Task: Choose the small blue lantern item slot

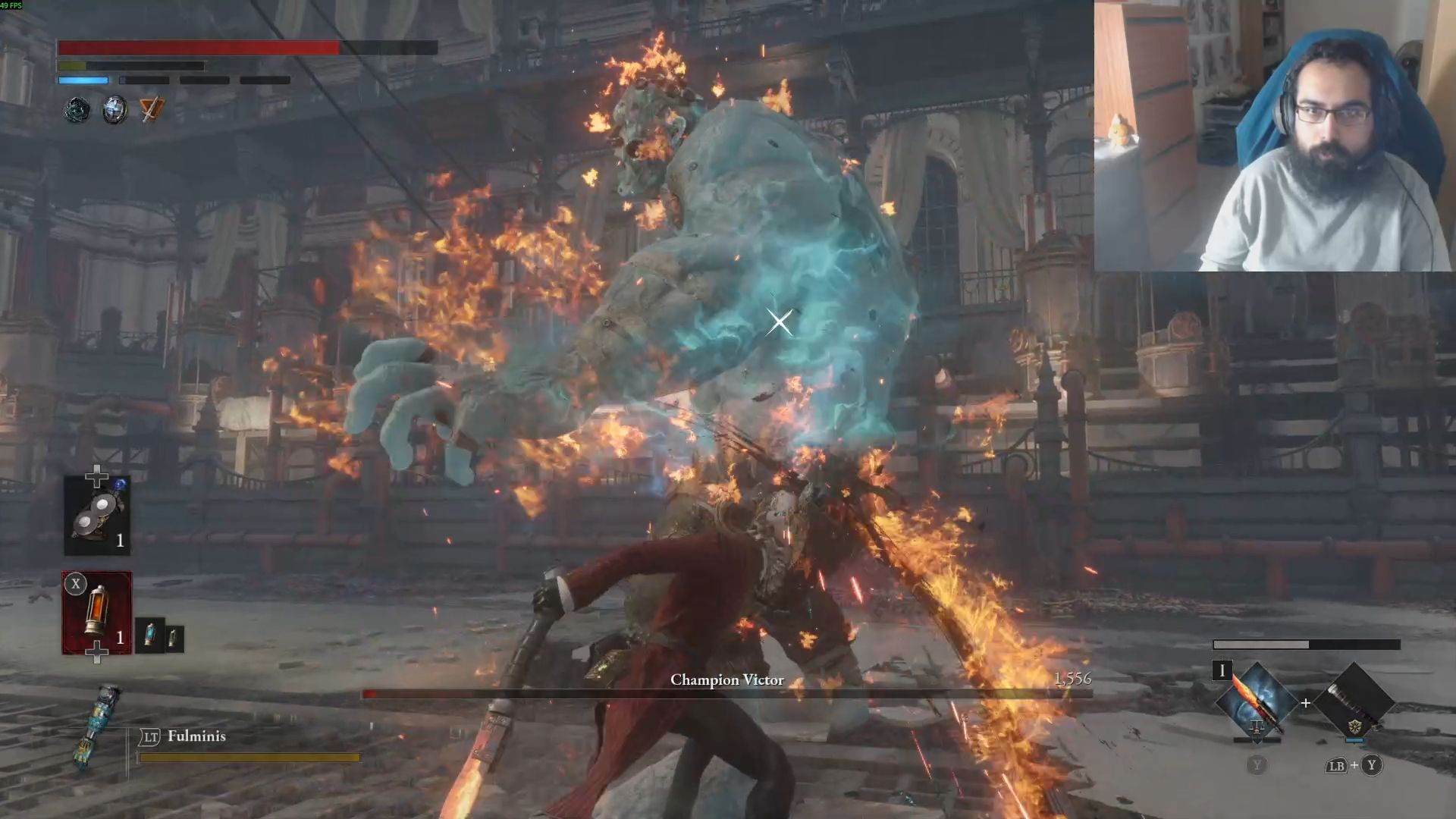Action: tap(150, 635)
